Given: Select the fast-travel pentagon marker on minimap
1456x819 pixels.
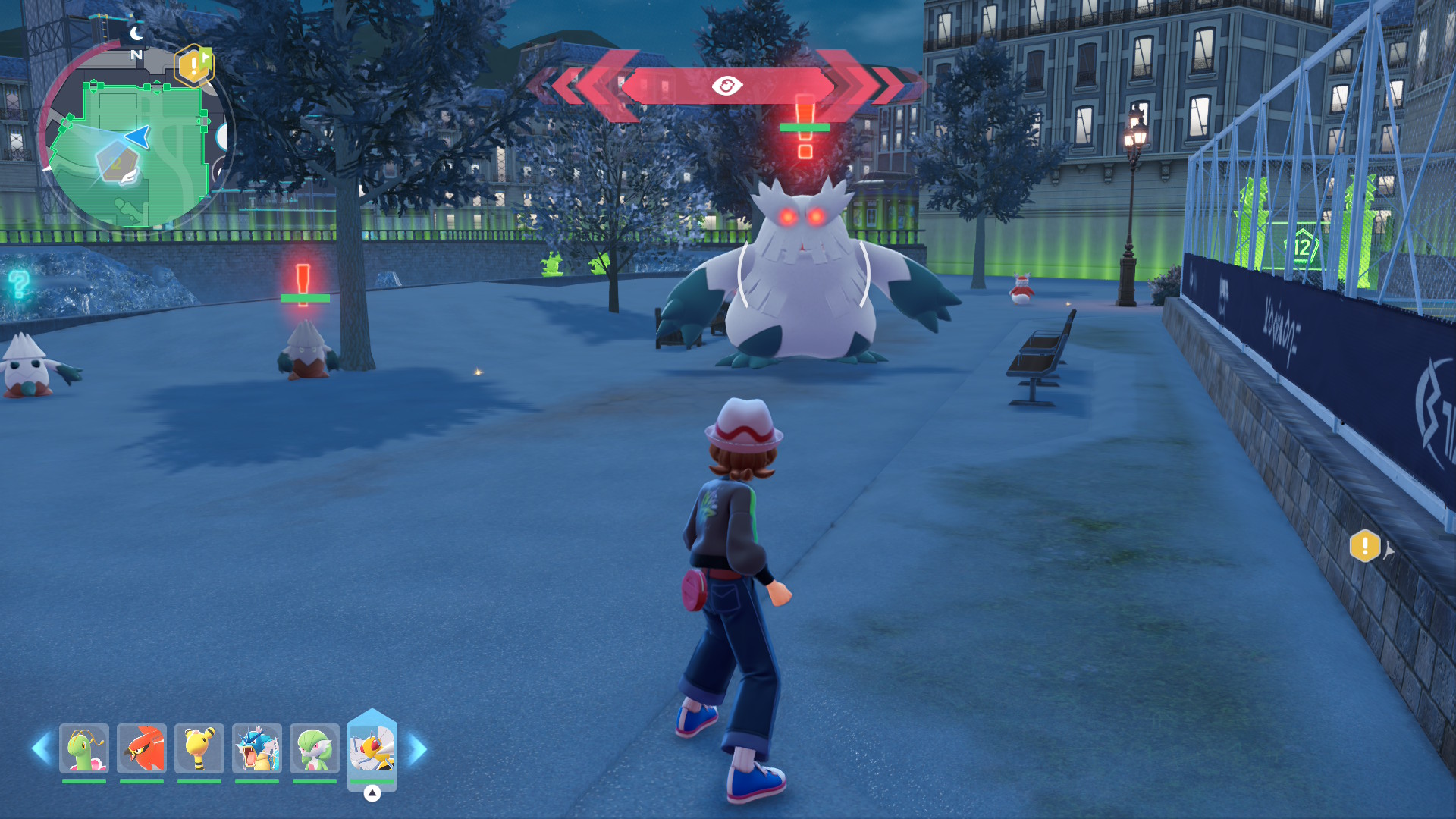Looking at the screenshot, I should coord(118,163).
